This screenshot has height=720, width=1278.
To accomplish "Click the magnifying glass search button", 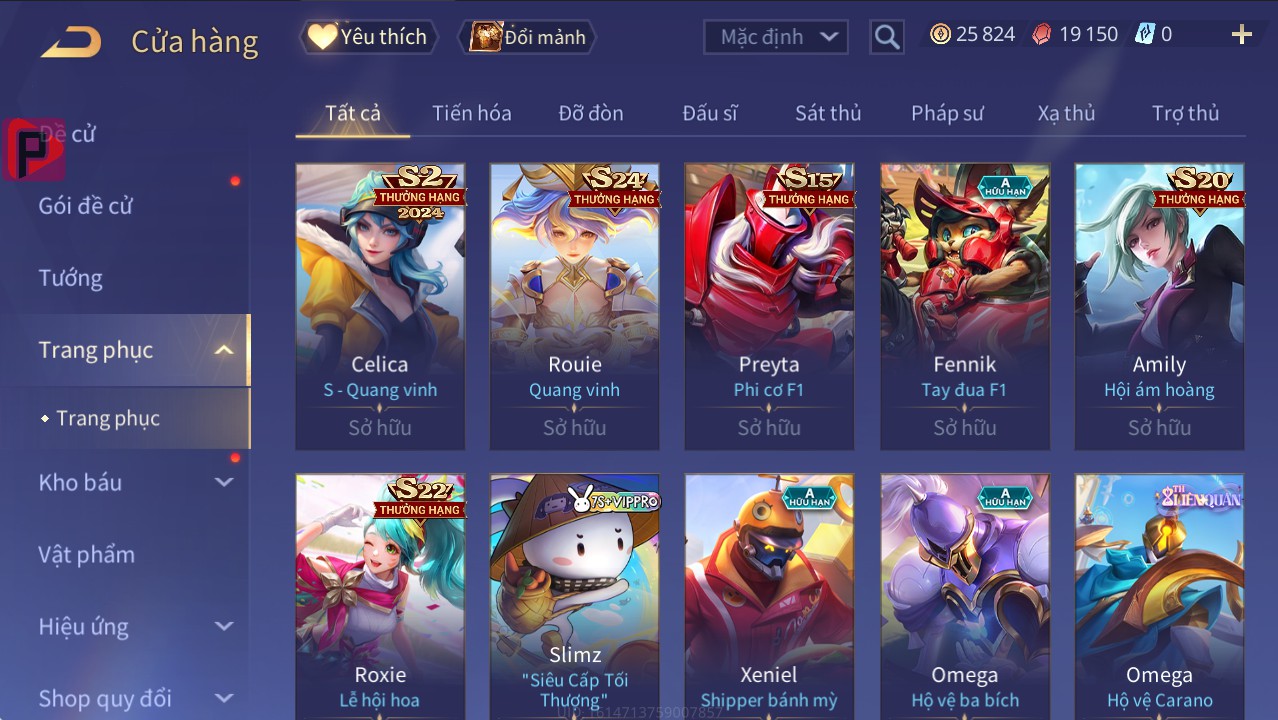I will (886, 37).
